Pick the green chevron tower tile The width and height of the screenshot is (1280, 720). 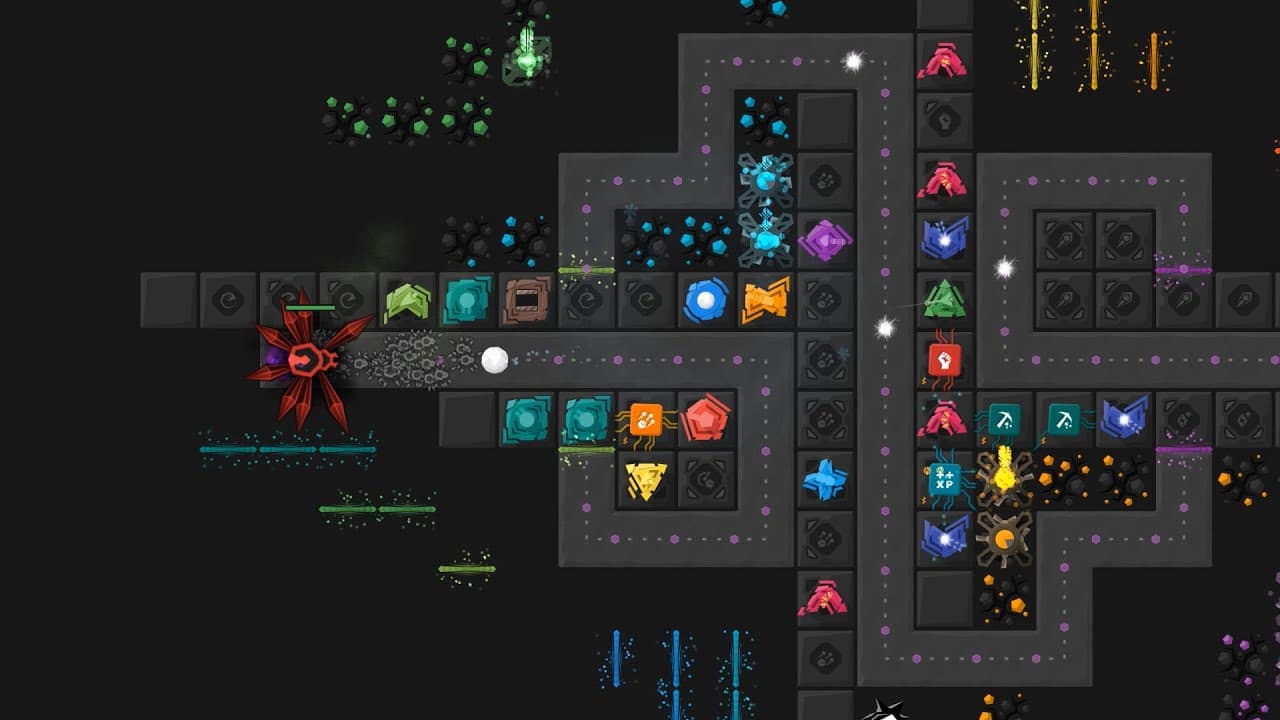coord(407,300)
